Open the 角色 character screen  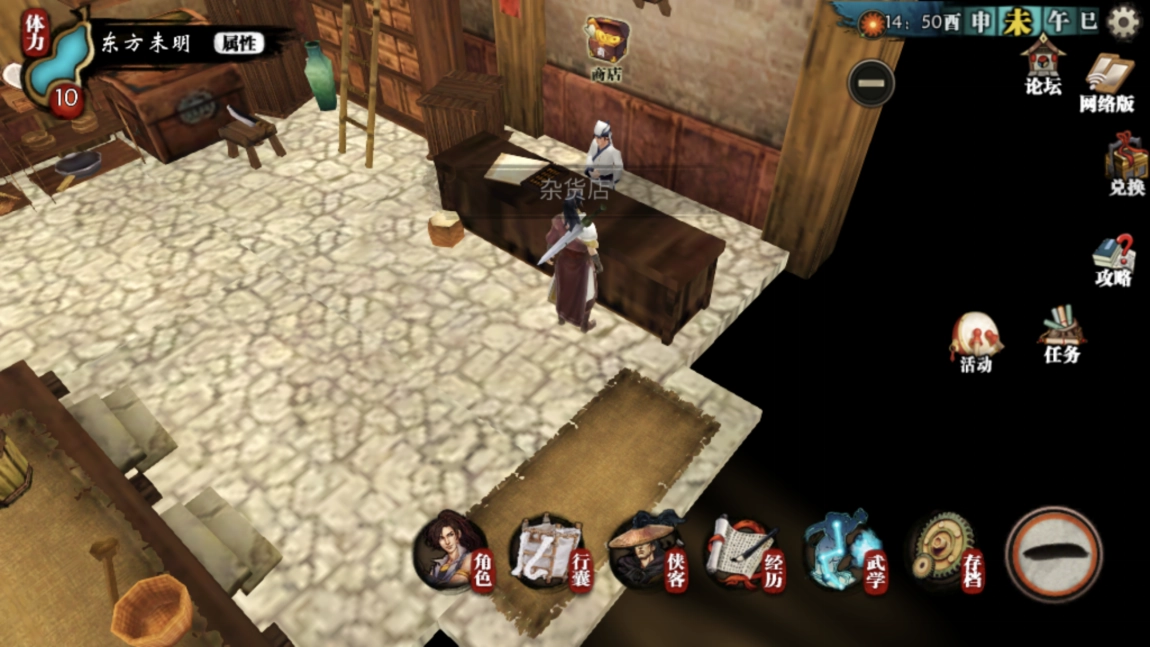coord(454,552)
